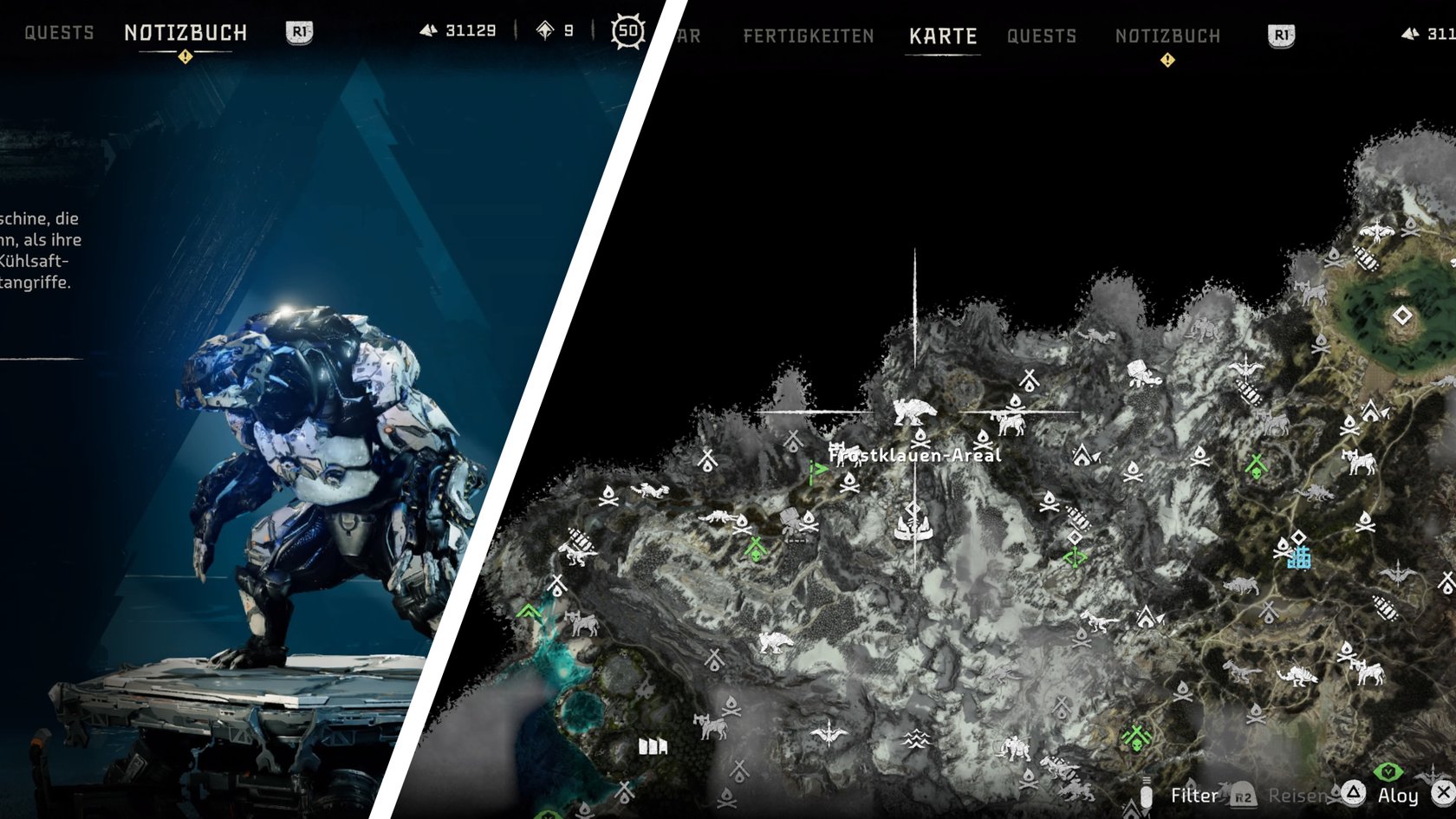Click the wavy water lines map icon
The height and width of the screenshot is (819, 1456).
[916, 738]
